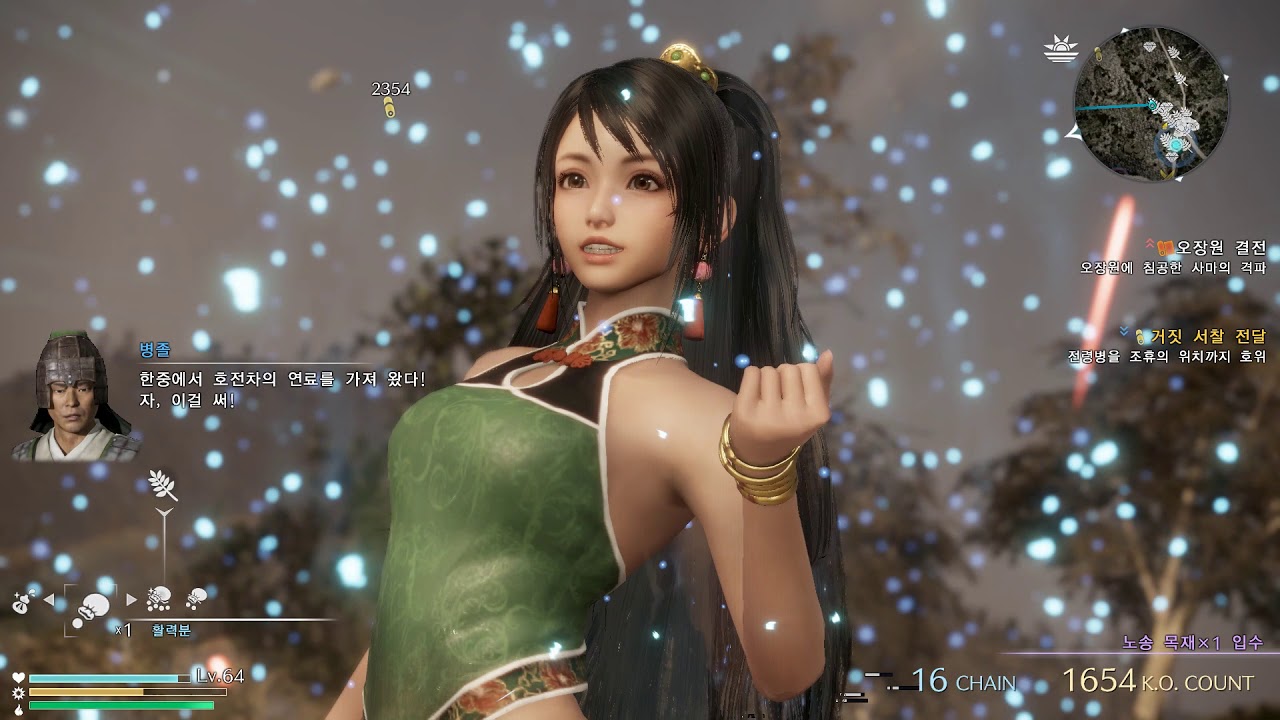Toggle tracking of the 오장원 결전 objective

(1149, 242)
